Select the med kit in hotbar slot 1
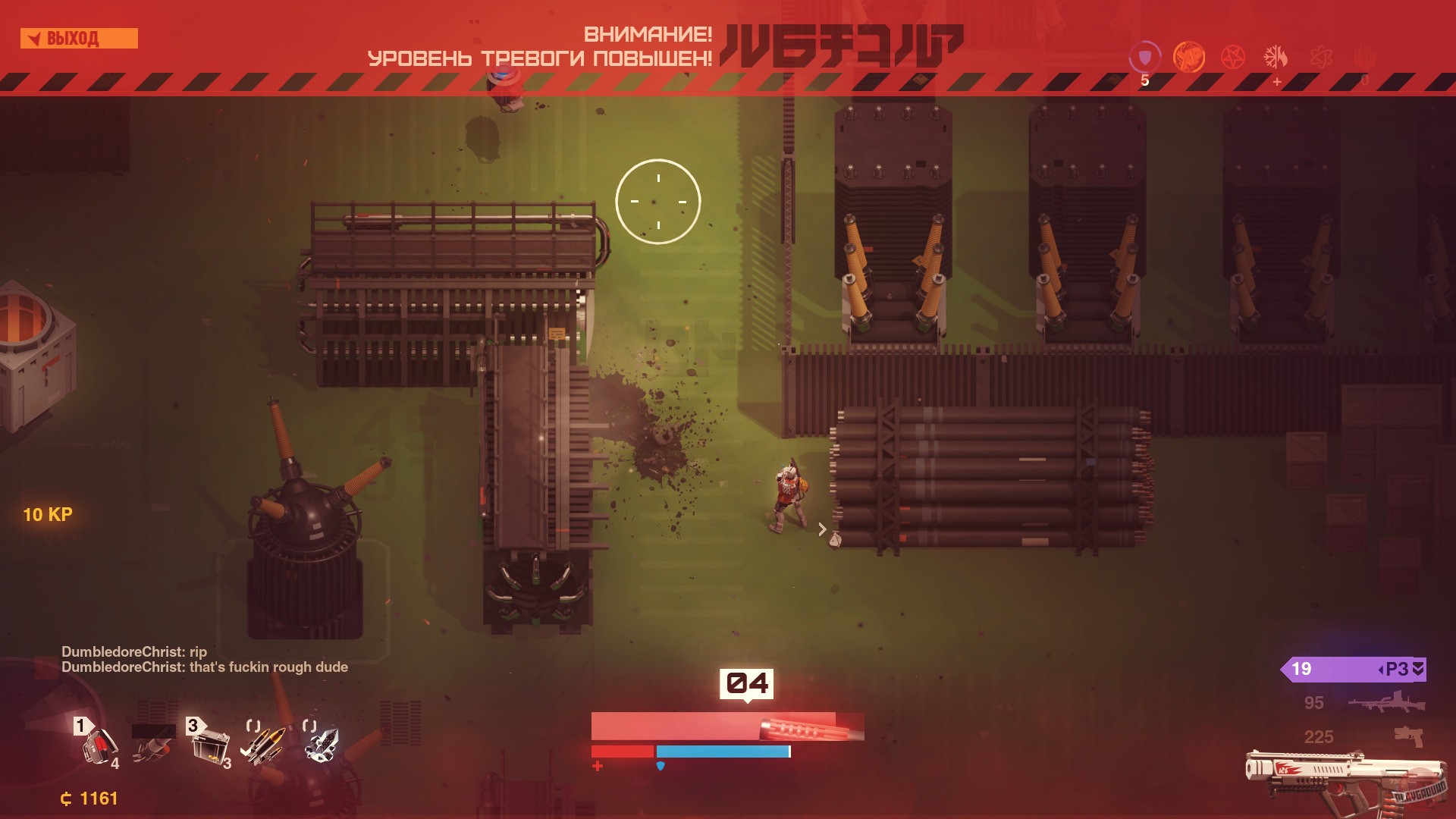 (x=99, y=747)
